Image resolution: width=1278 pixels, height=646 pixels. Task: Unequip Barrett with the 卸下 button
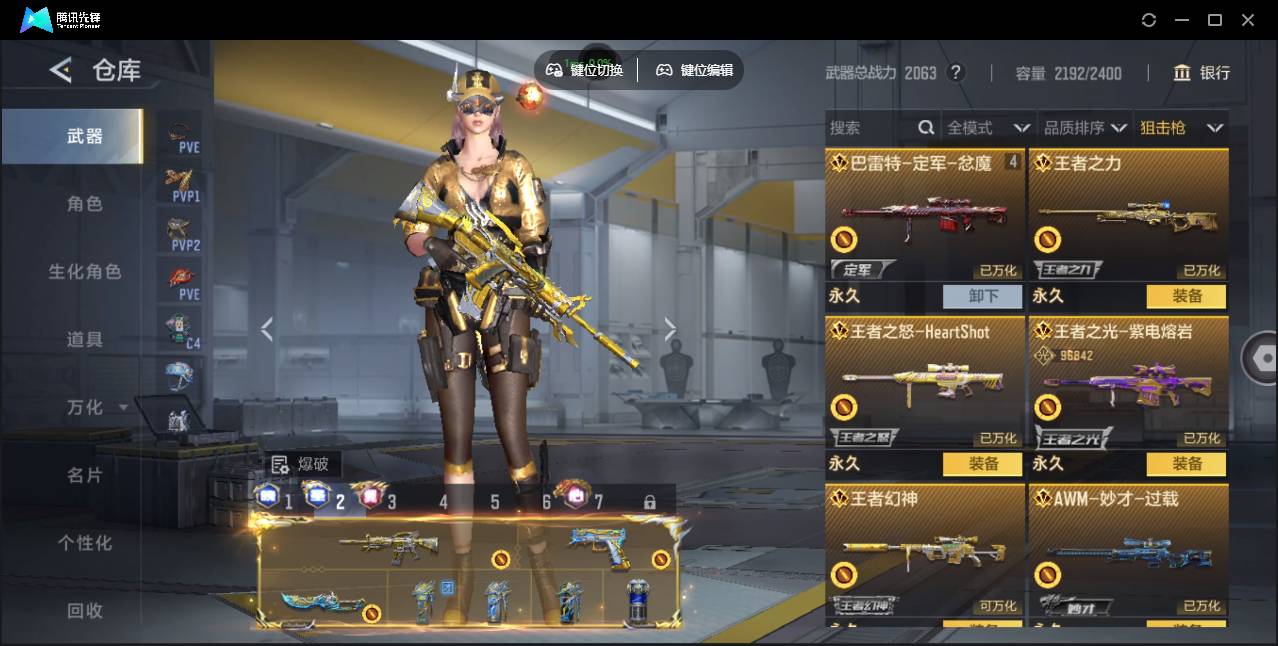[x=982, y=296]
